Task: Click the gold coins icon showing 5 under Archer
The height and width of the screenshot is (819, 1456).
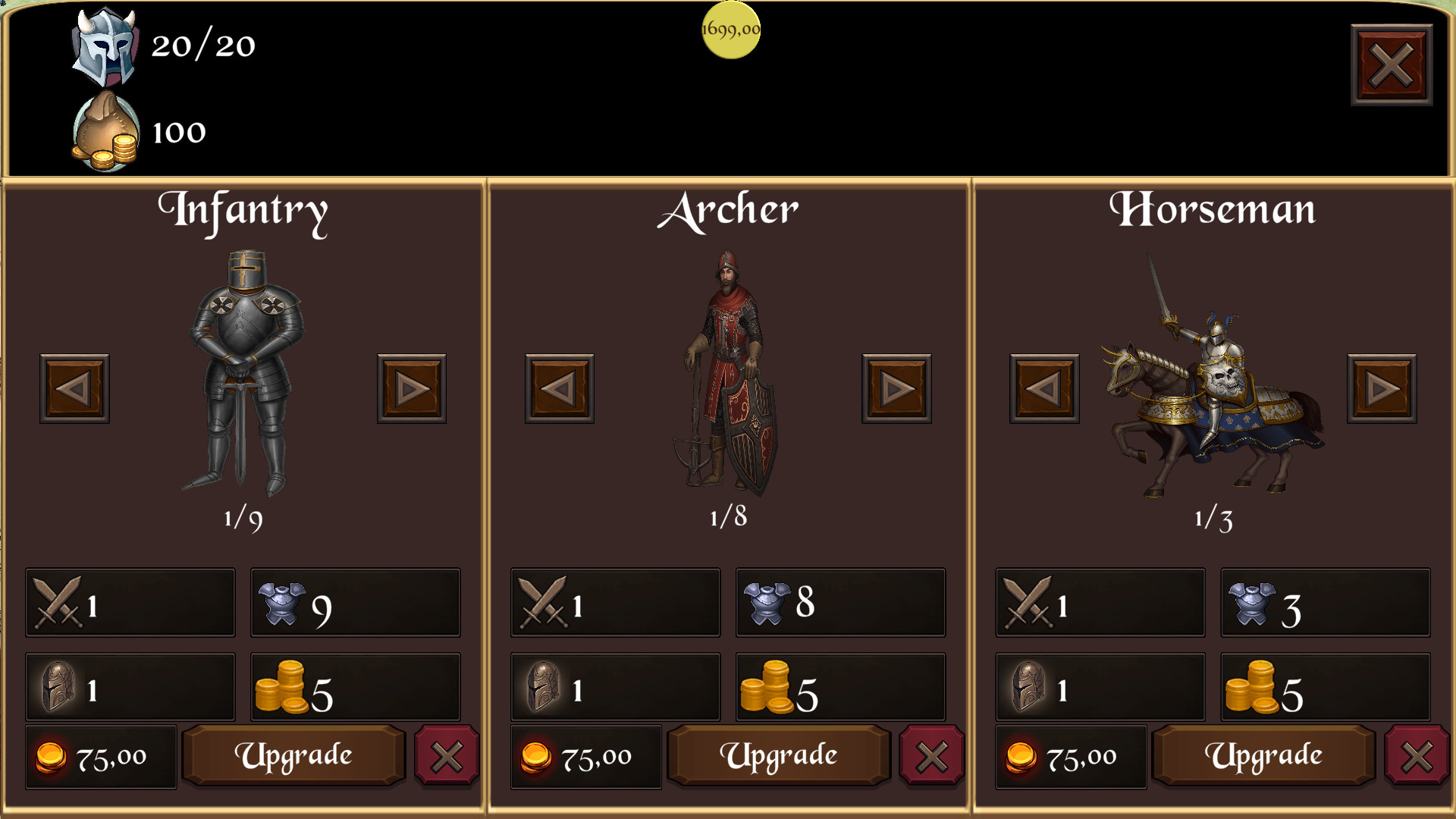Action: click(766, 686)
